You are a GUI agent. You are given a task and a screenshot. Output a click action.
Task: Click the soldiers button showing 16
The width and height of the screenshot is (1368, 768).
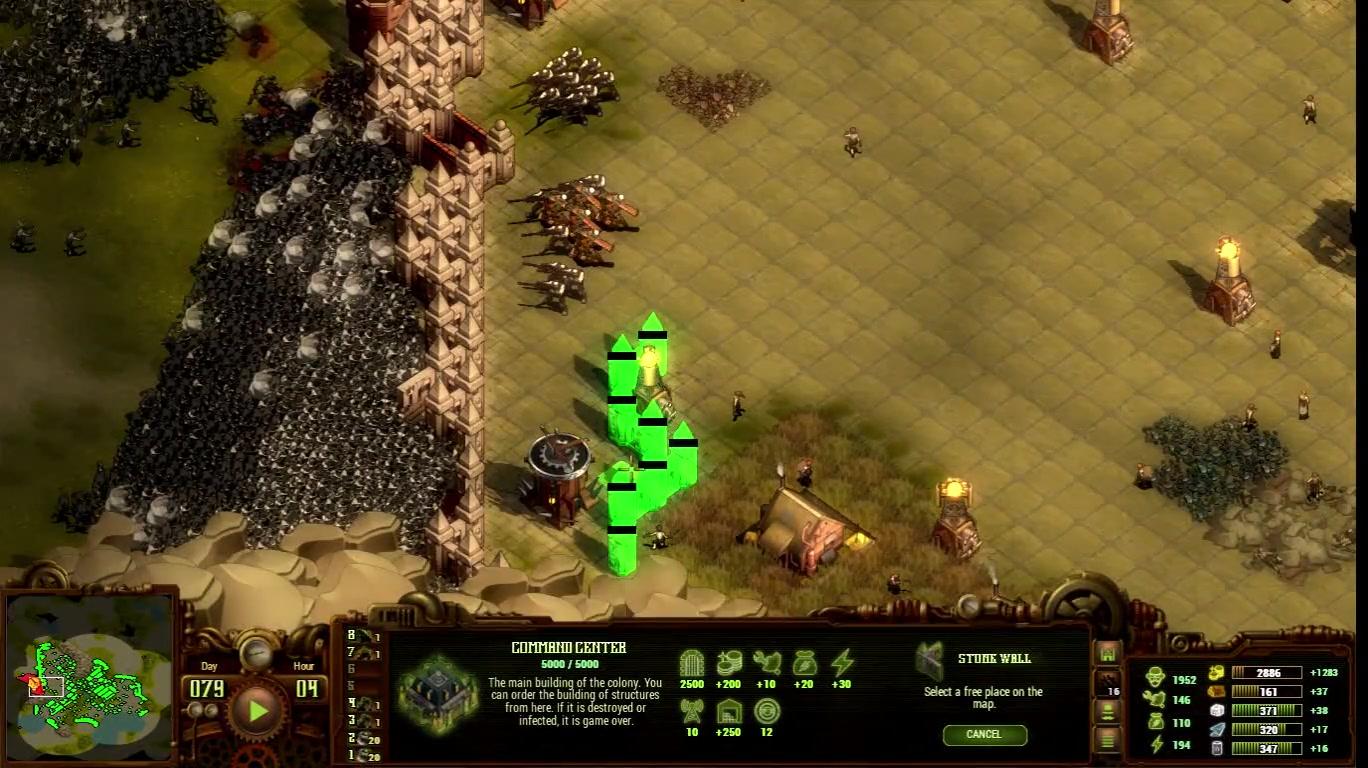tap(1107, 683)
